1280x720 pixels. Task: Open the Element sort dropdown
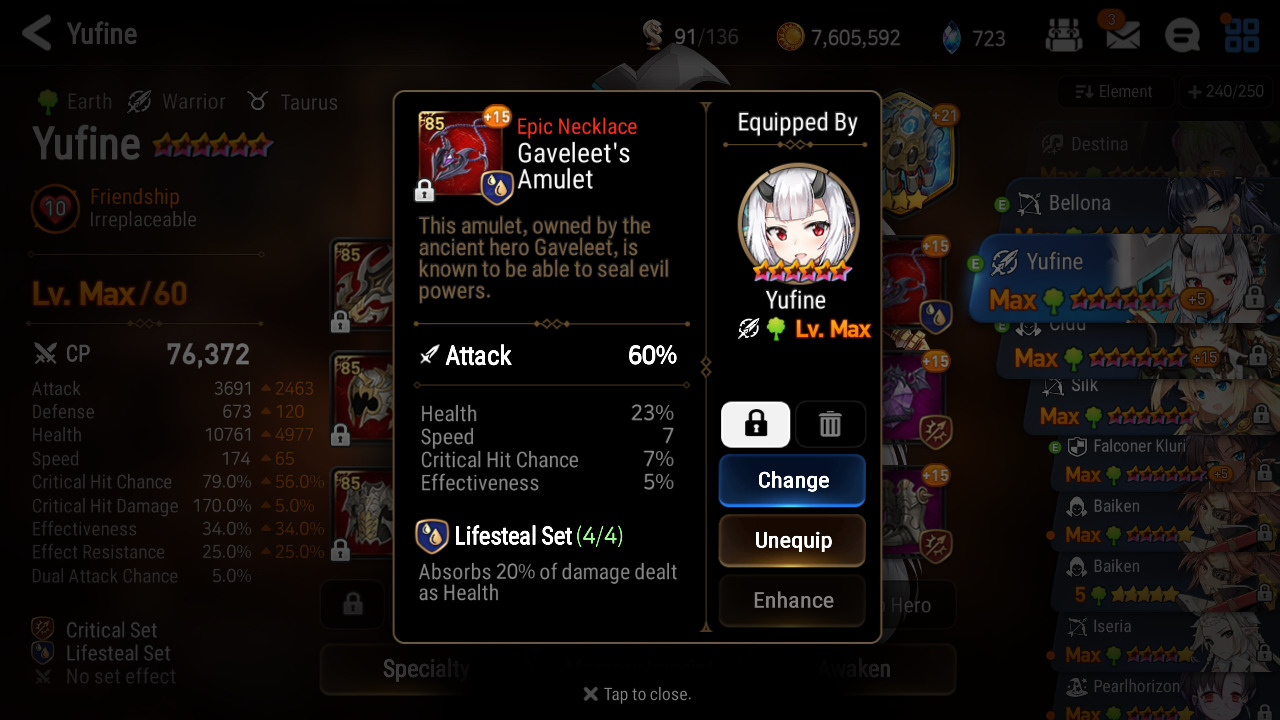pyautogui.click(x=1113, y=92)
